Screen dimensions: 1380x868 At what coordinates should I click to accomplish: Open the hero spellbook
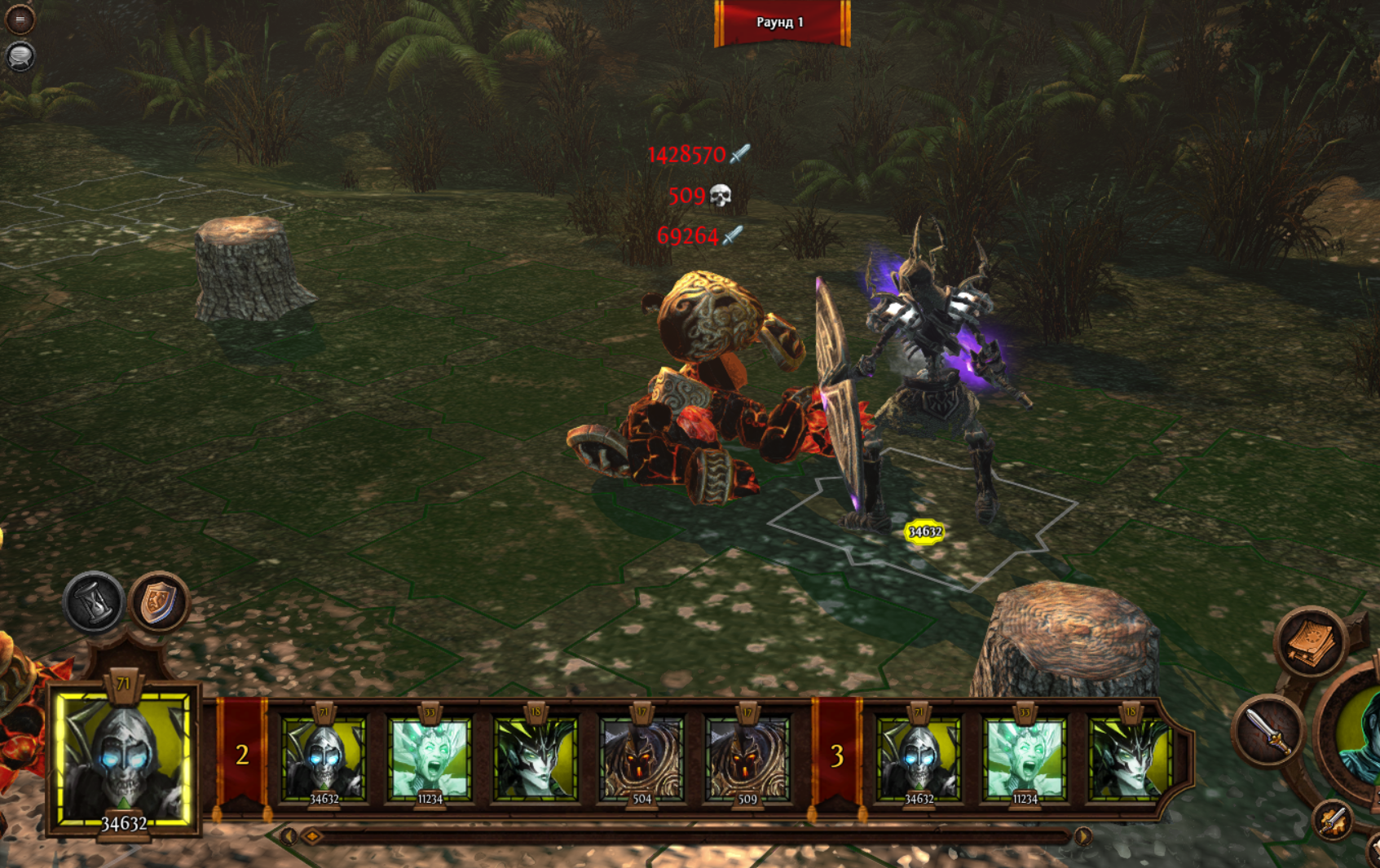tap(1310, 643)
